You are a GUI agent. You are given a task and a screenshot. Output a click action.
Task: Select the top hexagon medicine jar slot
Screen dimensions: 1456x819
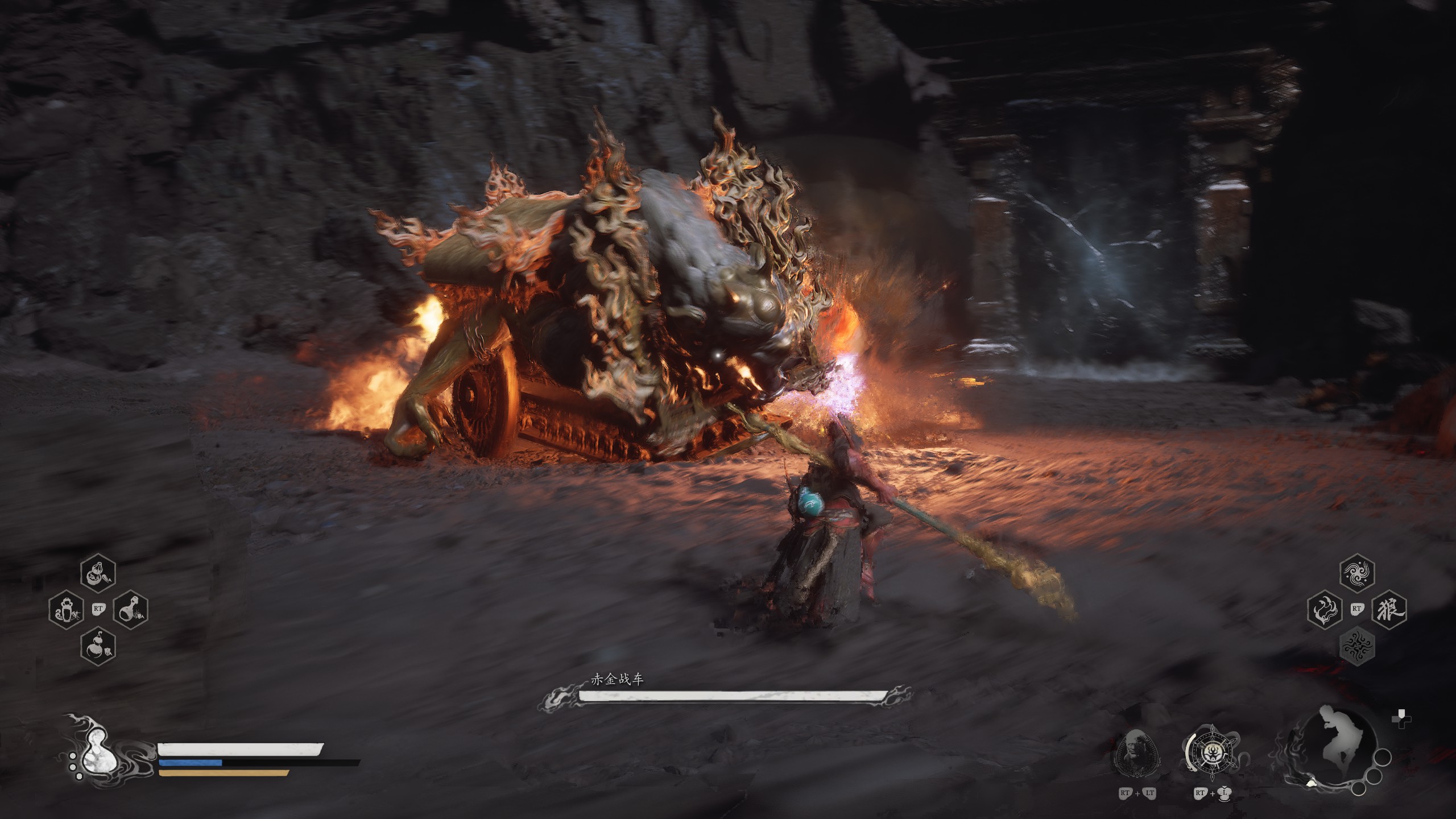click(98, 574)
